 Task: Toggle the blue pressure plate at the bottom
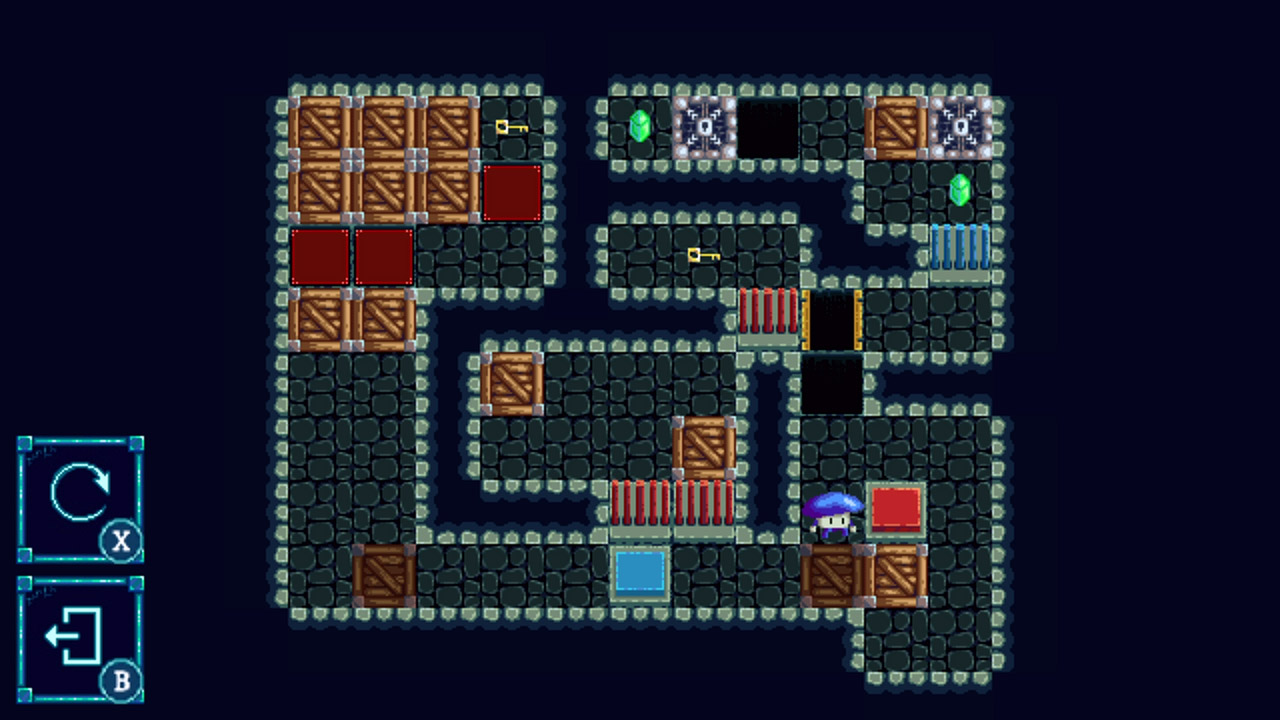[641, 575]
